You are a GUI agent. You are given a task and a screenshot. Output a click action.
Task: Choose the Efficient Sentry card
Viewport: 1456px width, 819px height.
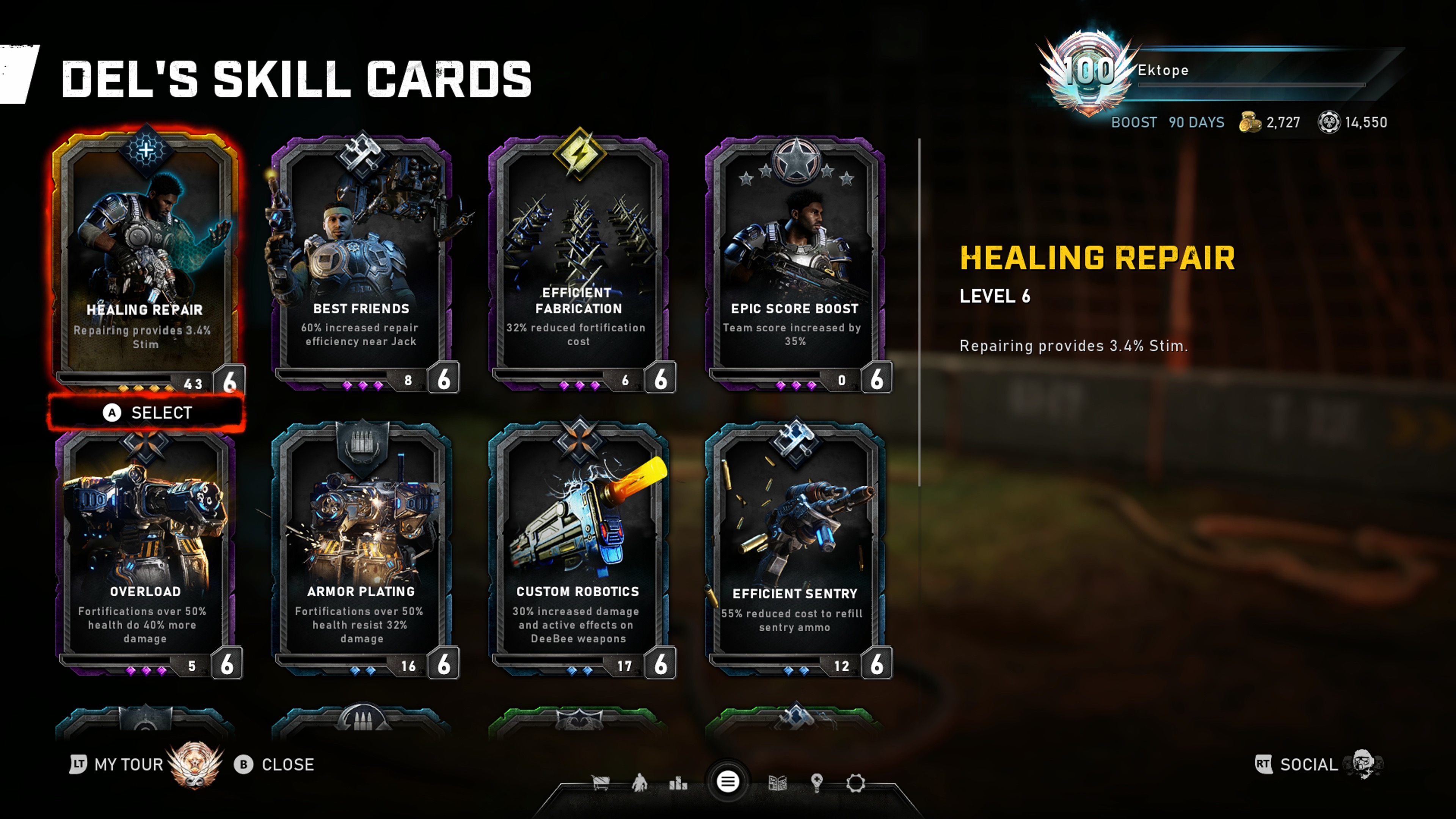click(795, 548)
